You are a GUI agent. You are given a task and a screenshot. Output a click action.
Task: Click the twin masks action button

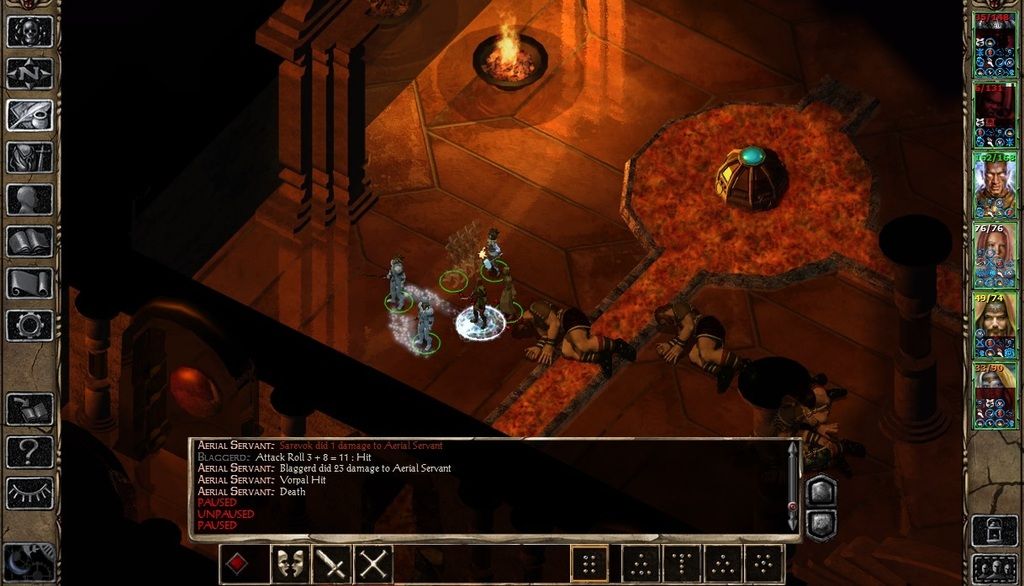[290, 565]
